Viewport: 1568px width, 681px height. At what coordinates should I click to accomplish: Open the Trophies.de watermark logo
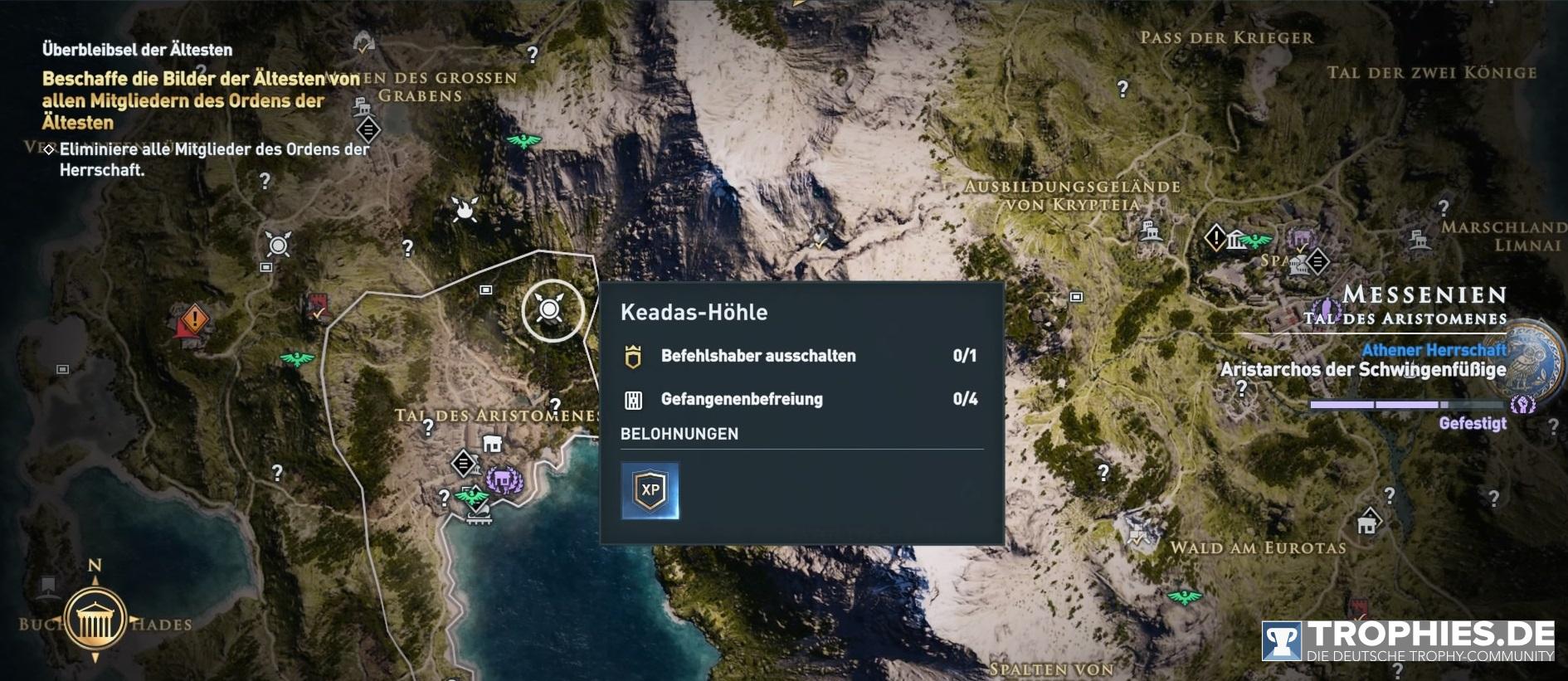(x=1408, y=641)
